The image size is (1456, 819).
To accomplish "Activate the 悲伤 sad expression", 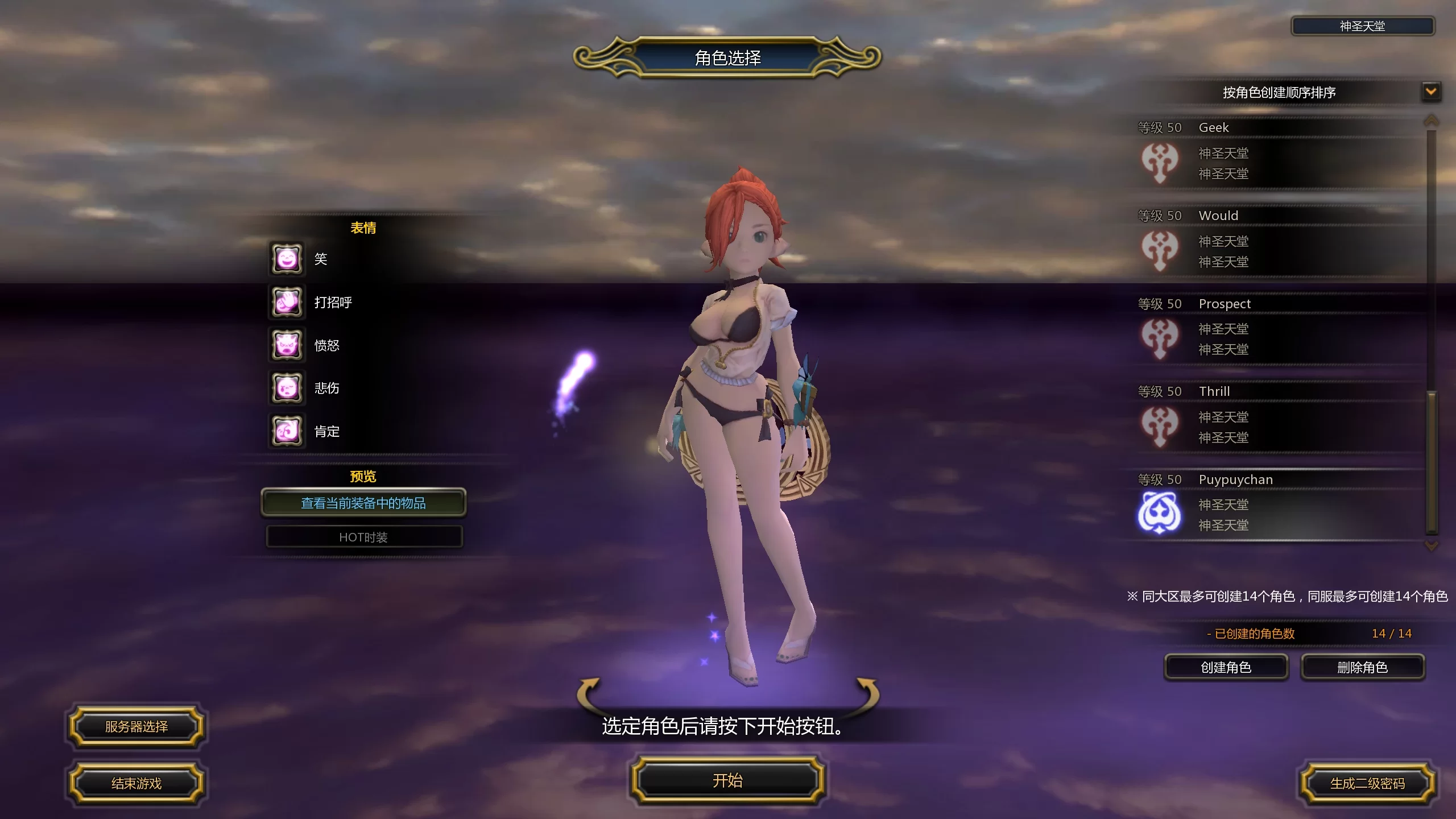I will [287, 388].
